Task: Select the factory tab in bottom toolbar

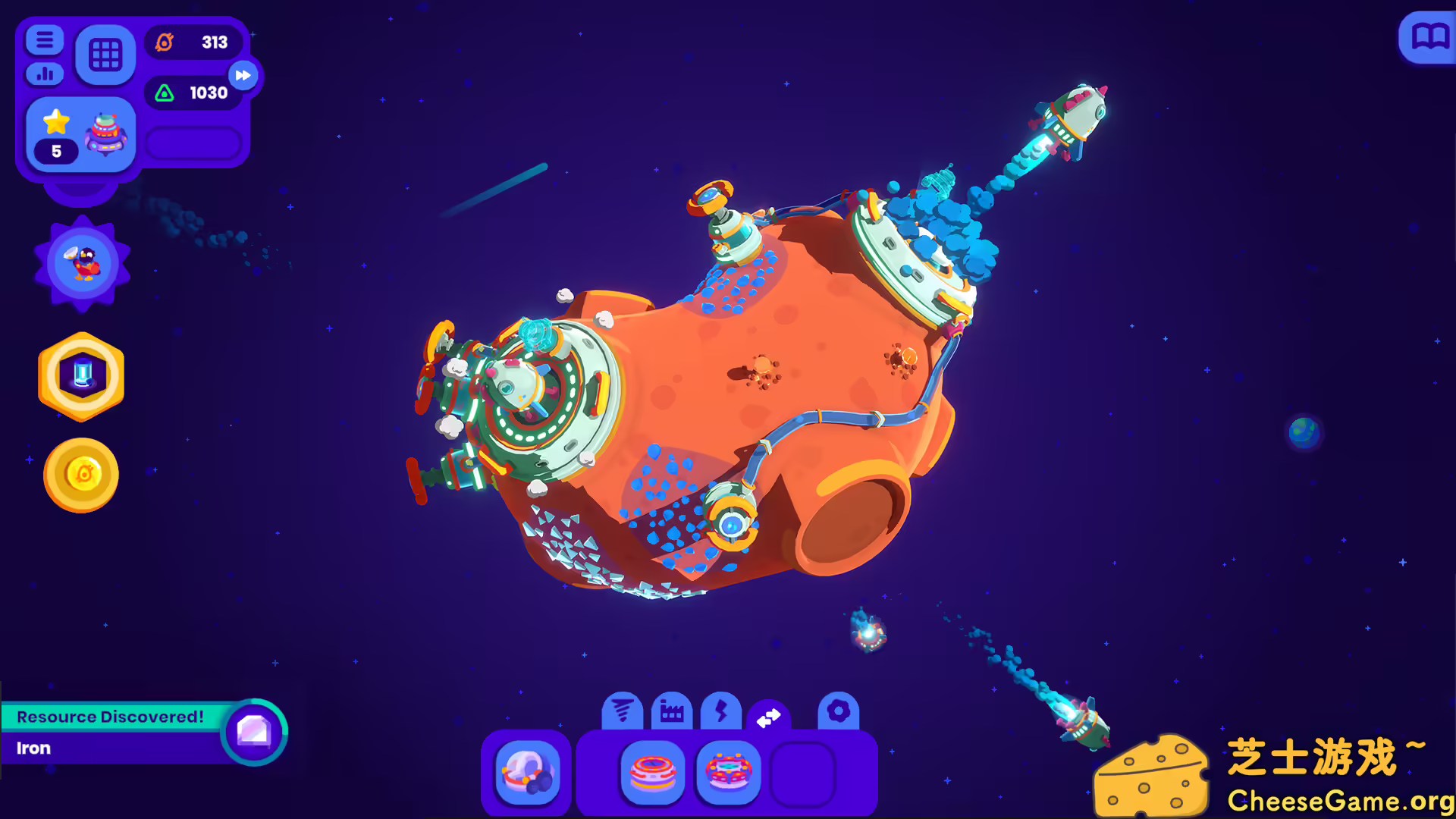Action: [x=672, y=711]
